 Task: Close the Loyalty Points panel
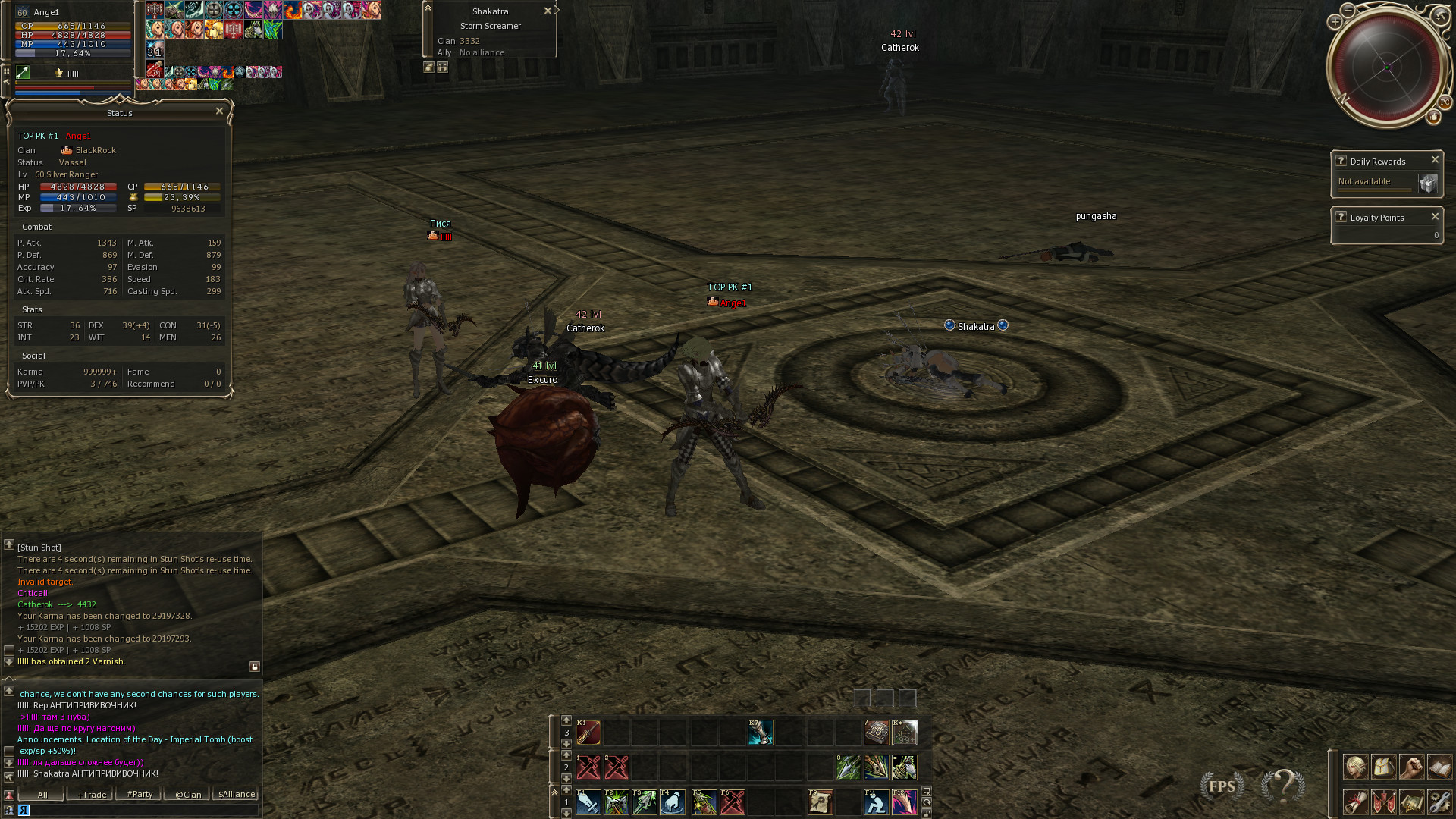tap(1435, 217)
